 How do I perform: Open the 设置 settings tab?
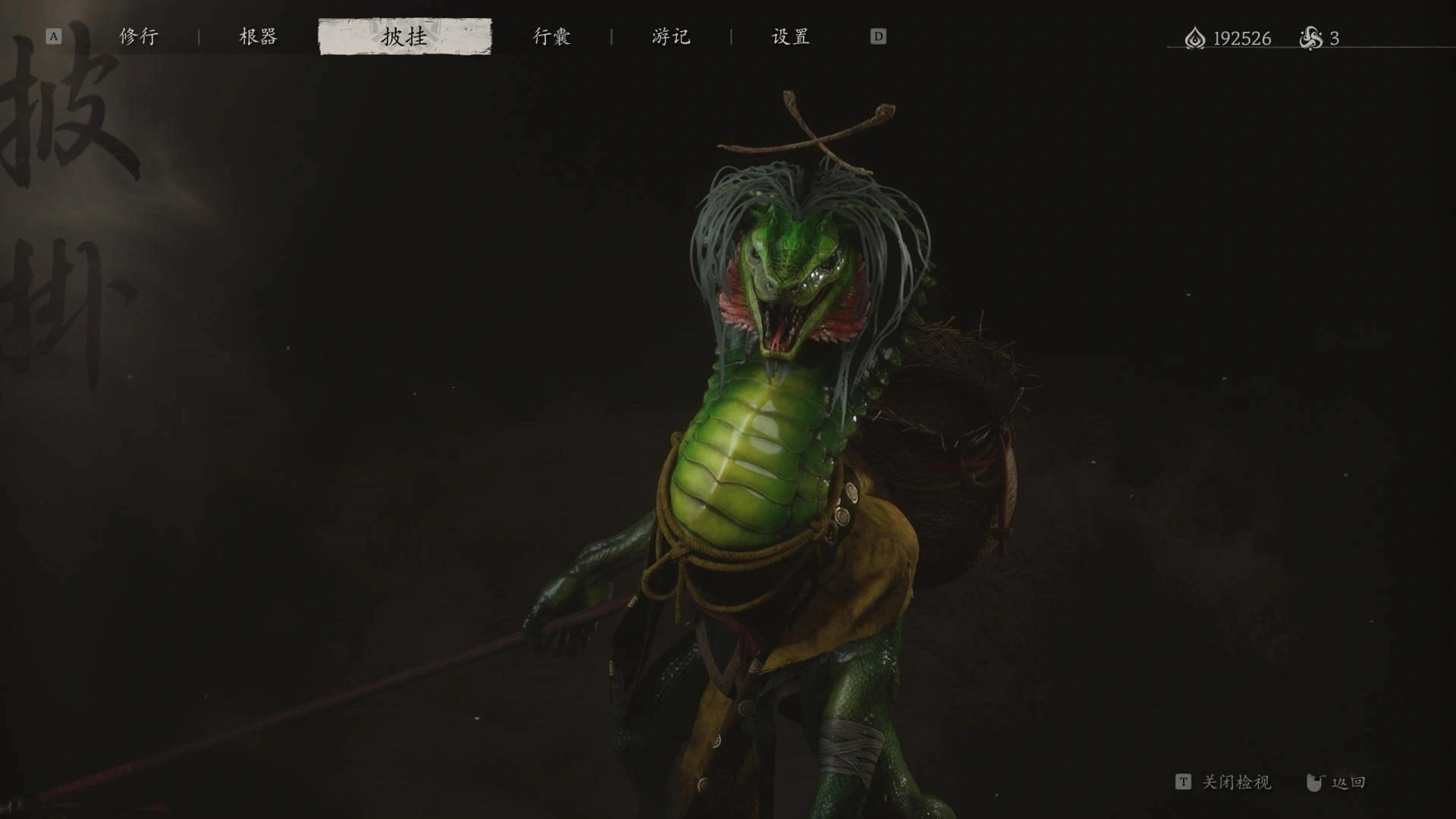coord(790,36)
